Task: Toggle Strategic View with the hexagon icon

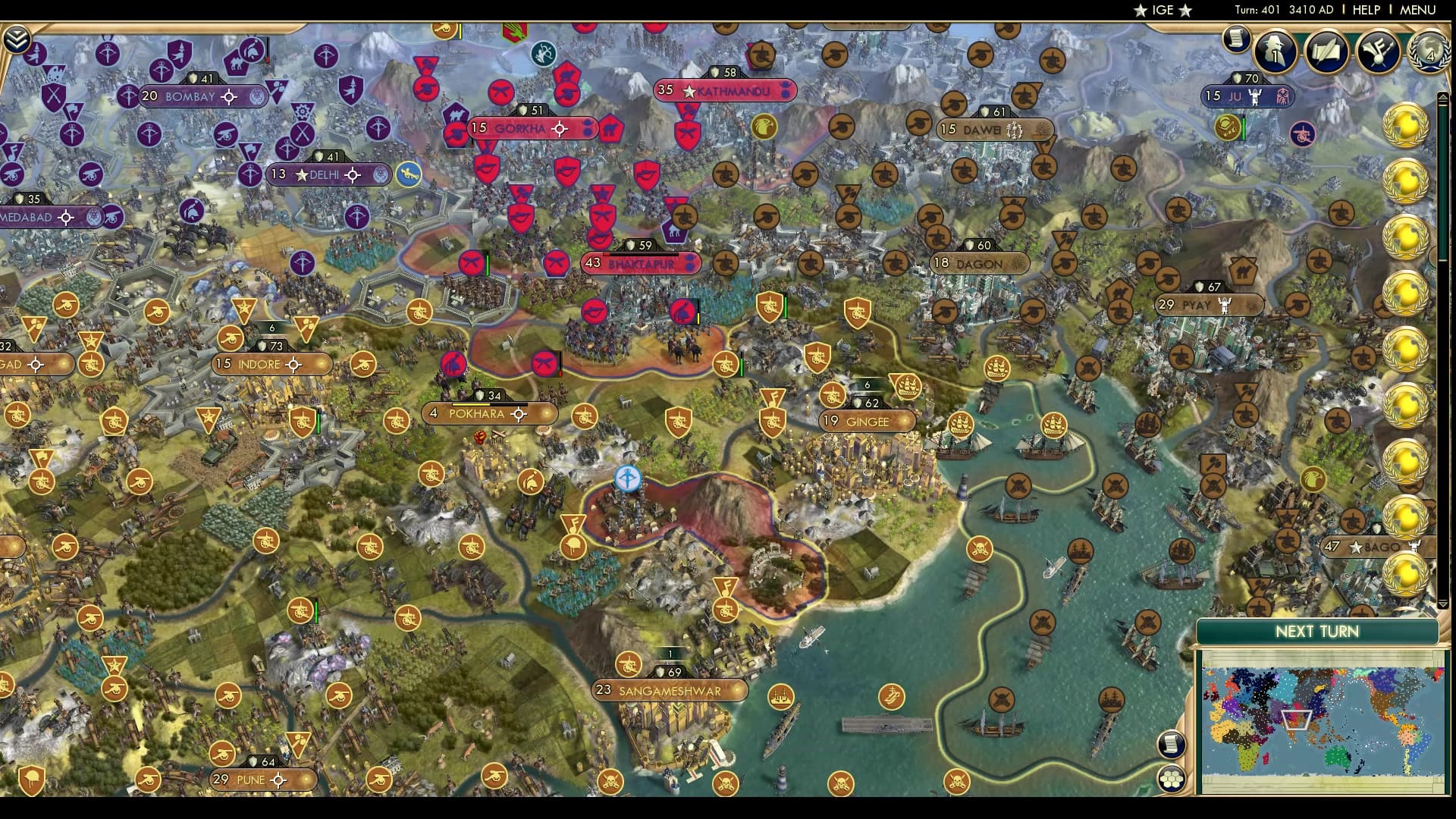Action: click(x=1172, y=780)
